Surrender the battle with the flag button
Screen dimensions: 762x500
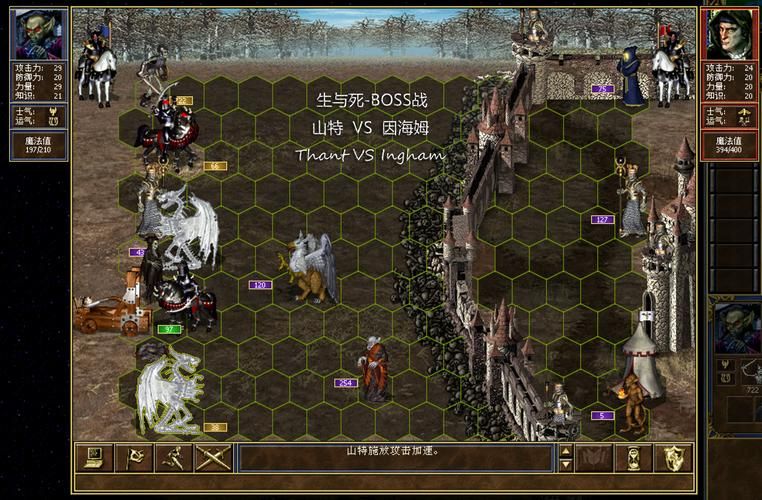134,458
